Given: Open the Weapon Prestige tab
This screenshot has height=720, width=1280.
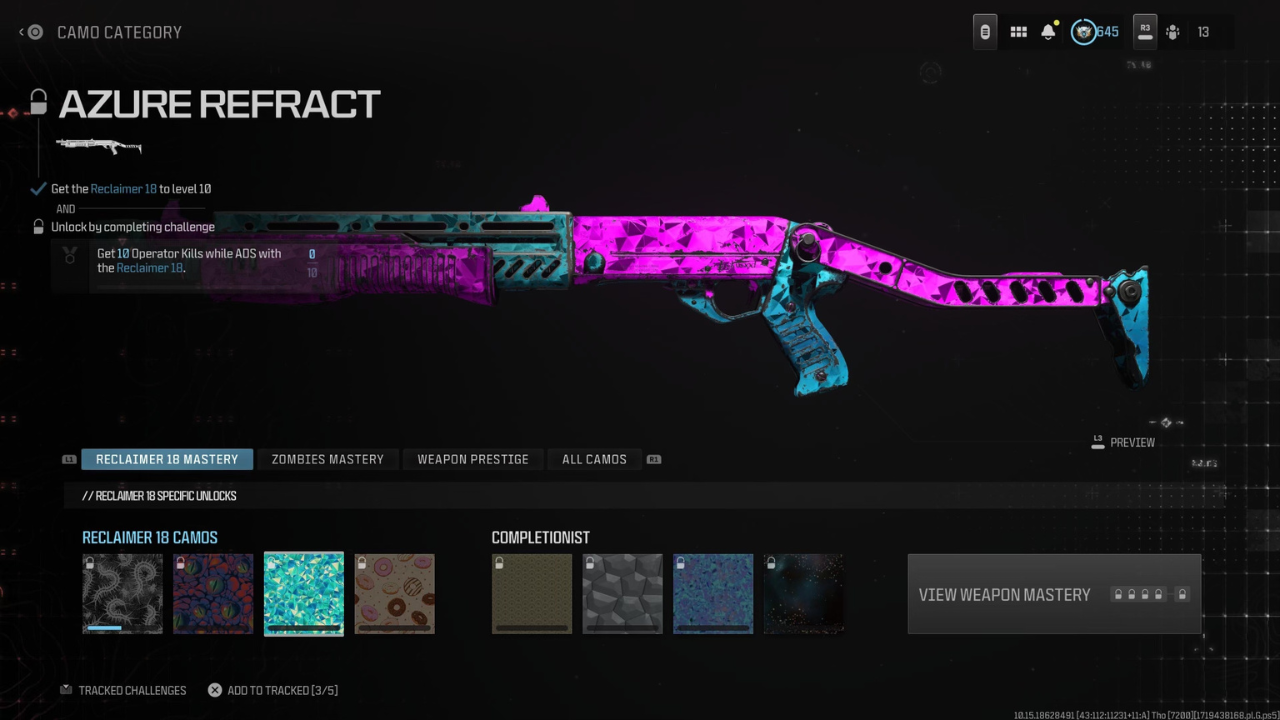Looking at the screenshot, I should pyautogui.click(x=472, y=459).
